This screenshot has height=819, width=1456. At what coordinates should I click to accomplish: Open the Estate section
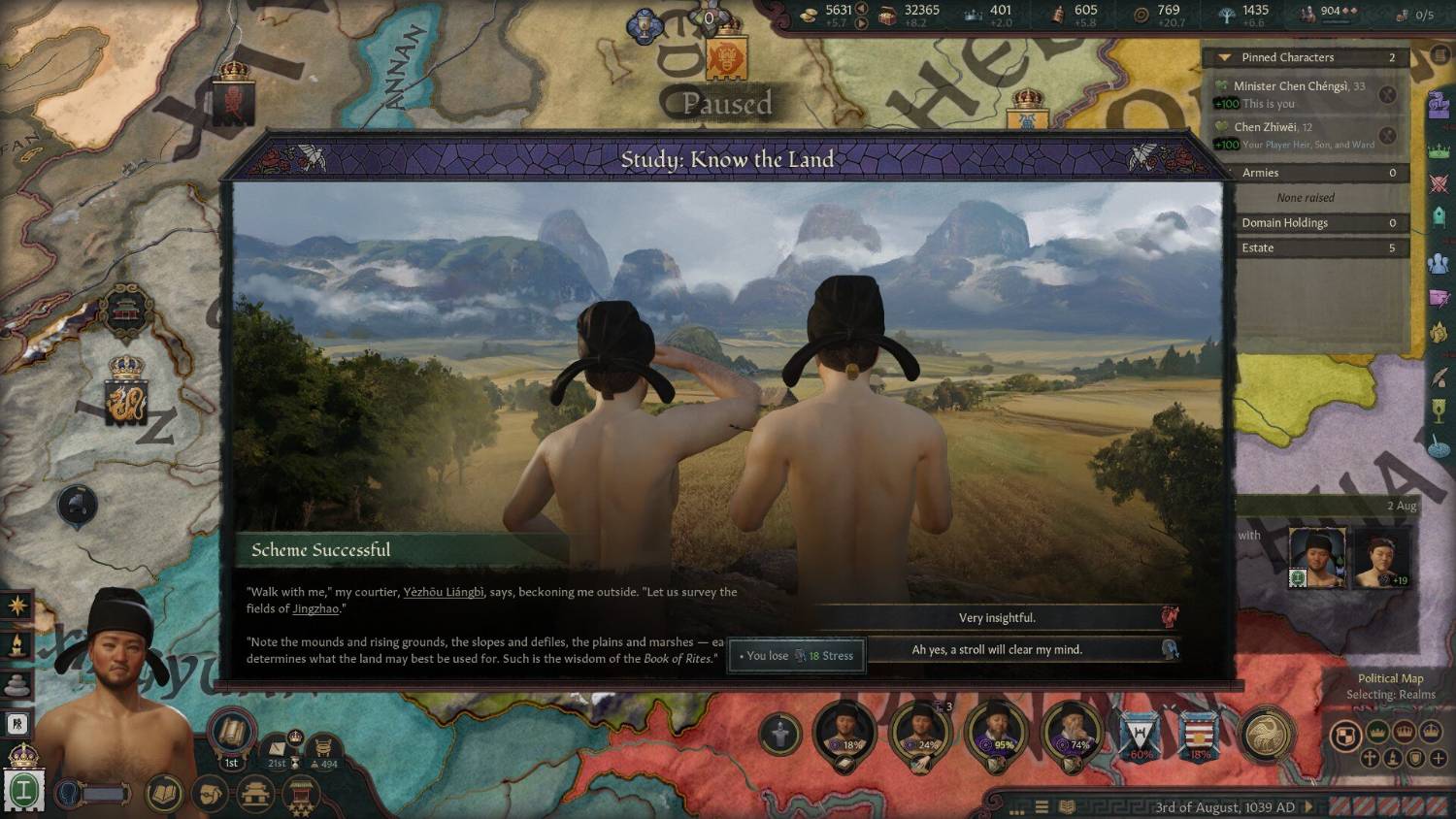(1306, 248)
